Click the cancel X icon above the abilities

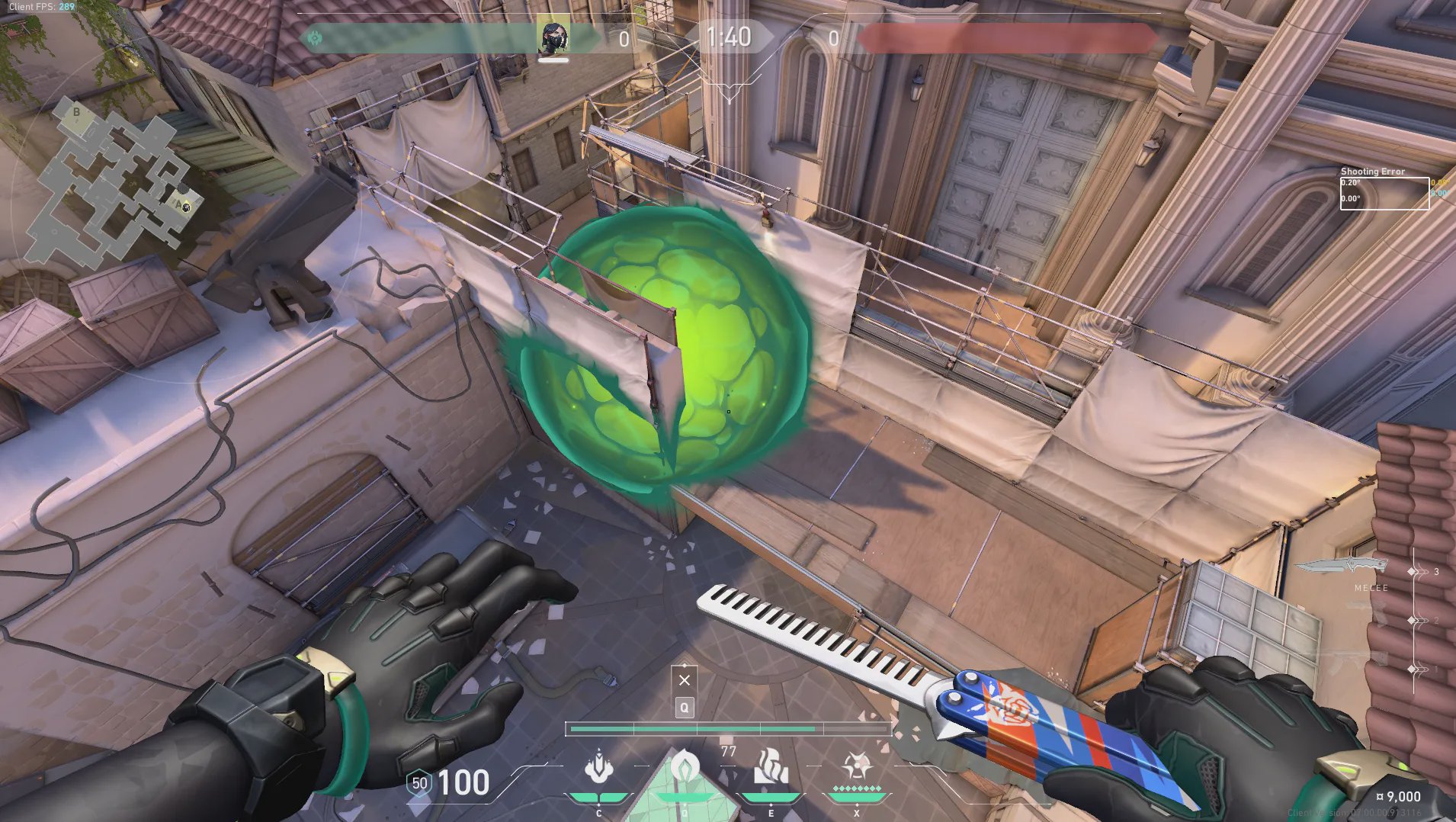685,680
